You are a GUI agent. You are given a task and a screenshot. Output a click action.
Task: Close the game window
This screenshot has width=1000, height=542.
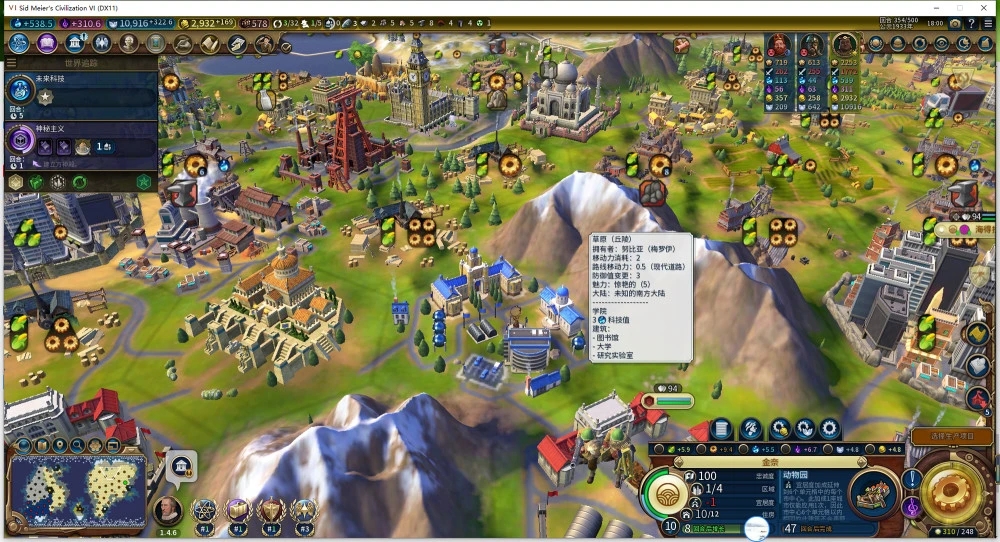pos(984,7)
